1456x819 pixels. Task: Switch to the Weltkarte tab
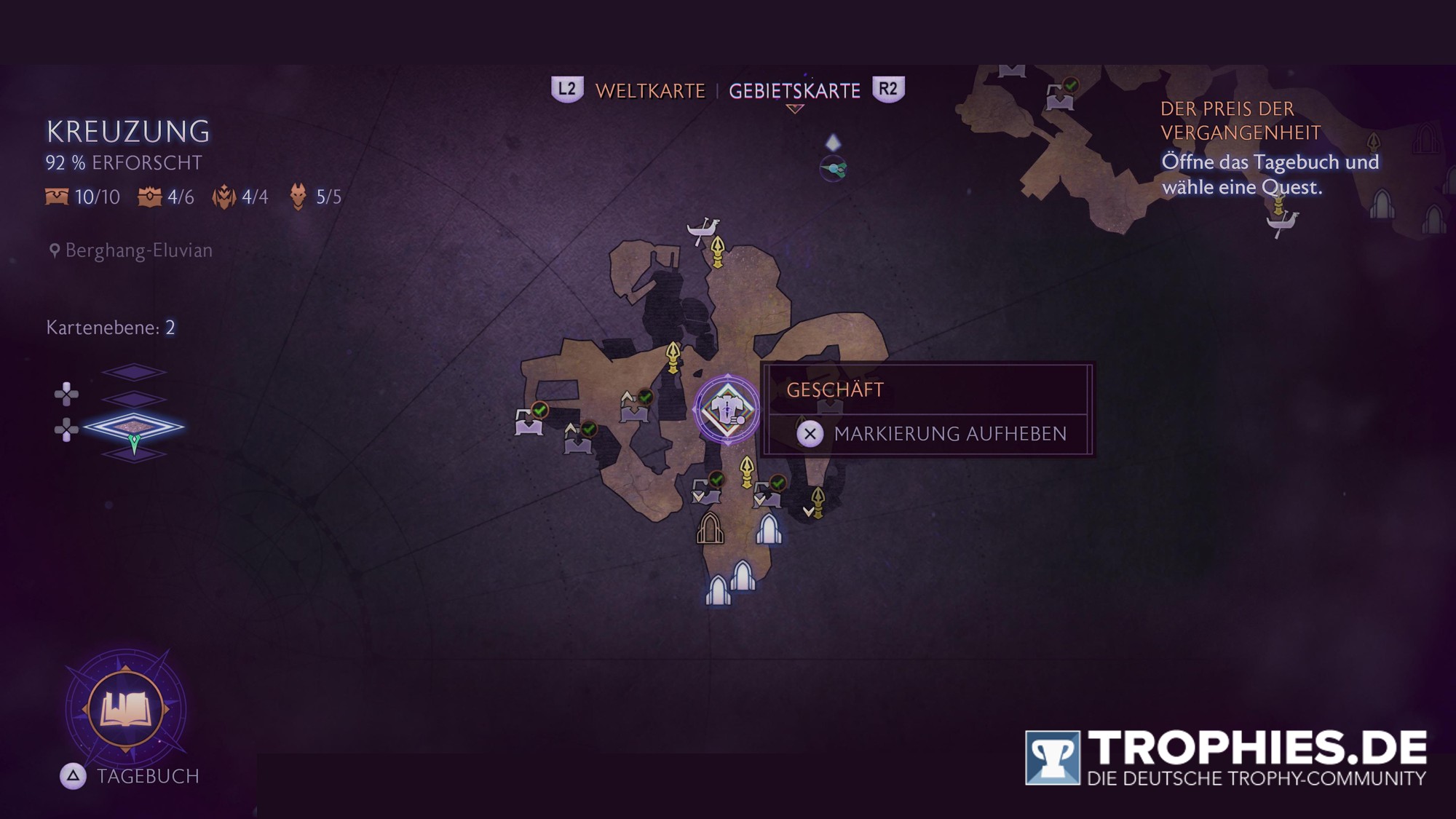pos(650,91)
